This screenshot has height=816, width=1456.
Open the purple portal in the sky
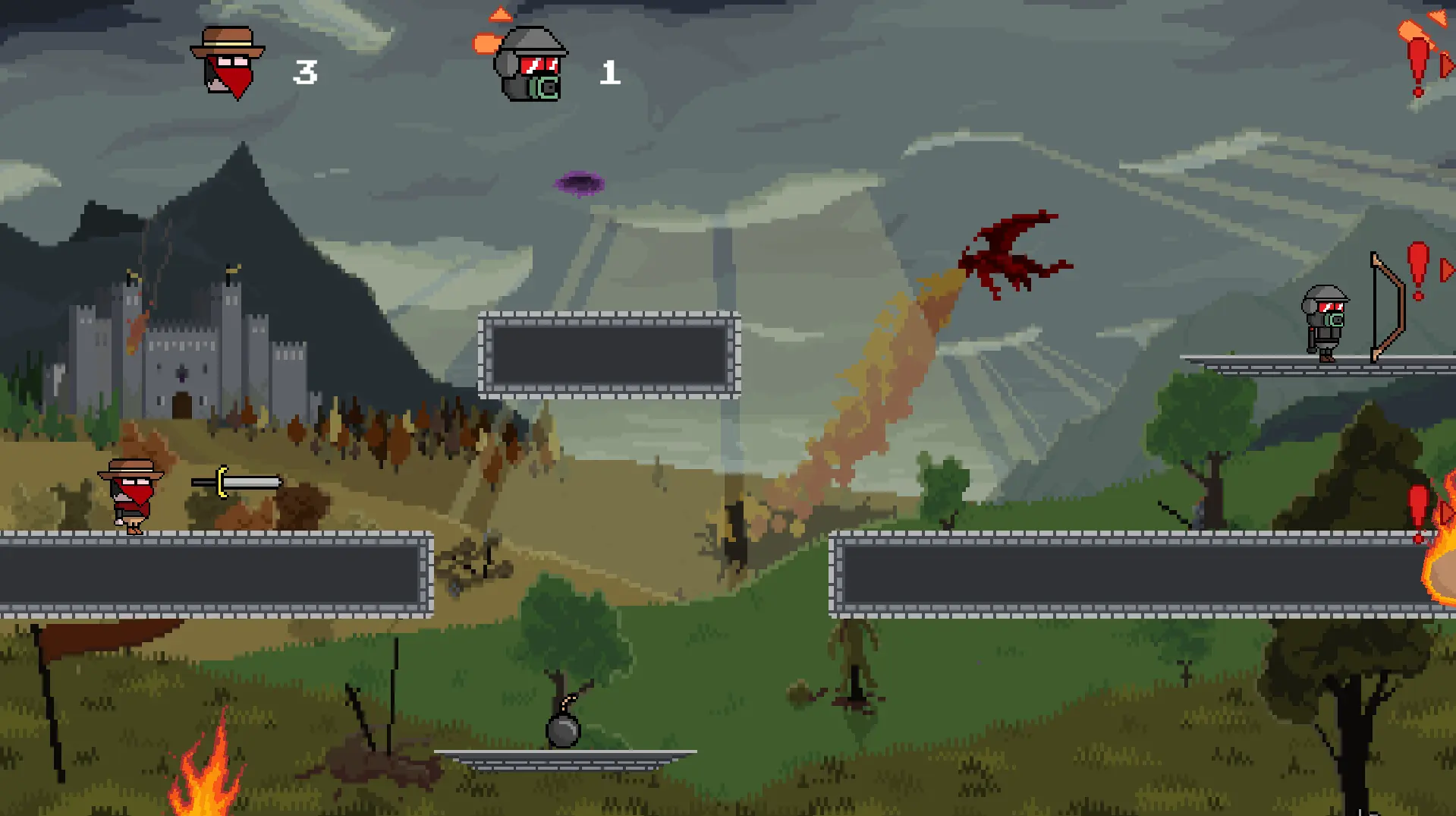(x=579, y=181)
